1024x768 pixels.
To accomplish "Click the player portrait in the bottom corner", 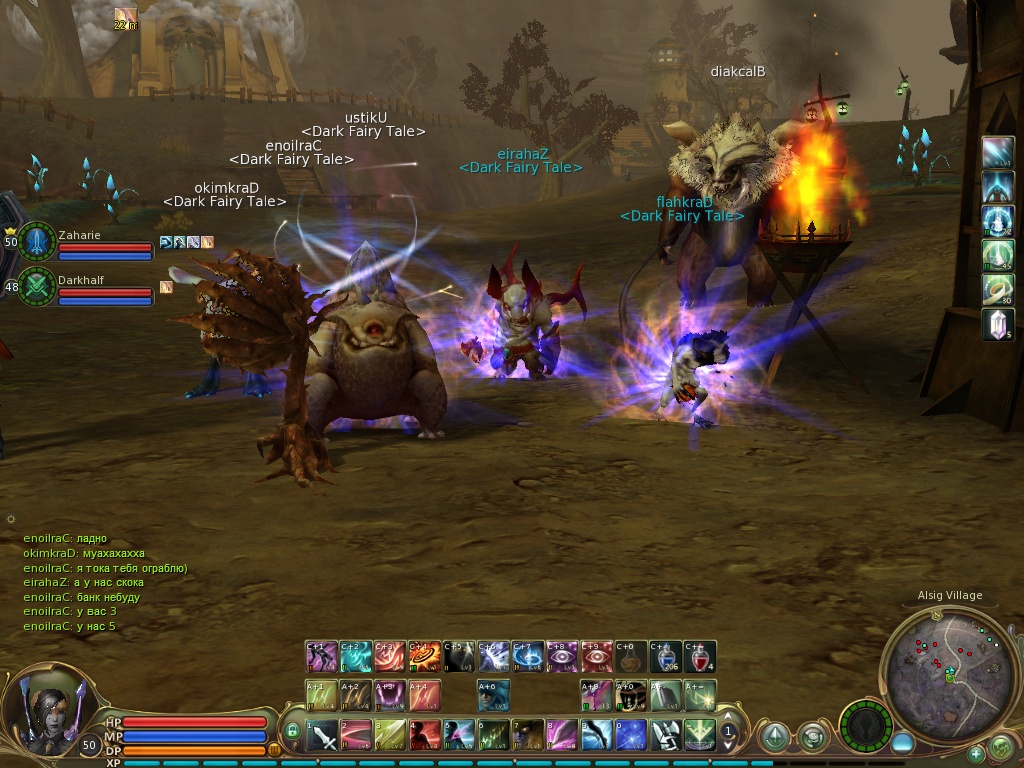I will pyautogui.click(x=48, y=705).
